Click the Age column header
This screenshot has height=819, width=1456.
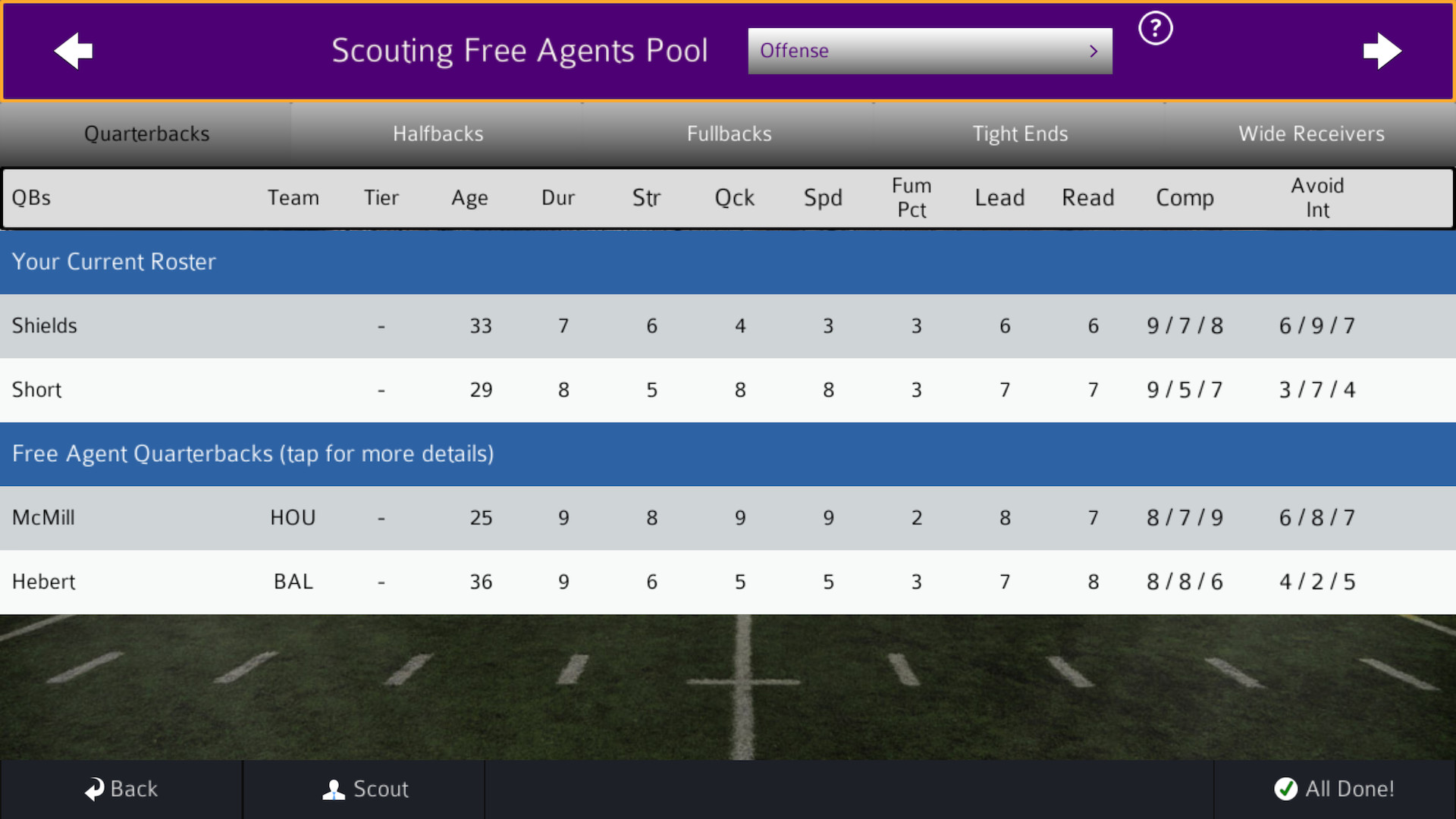[469, 198]
